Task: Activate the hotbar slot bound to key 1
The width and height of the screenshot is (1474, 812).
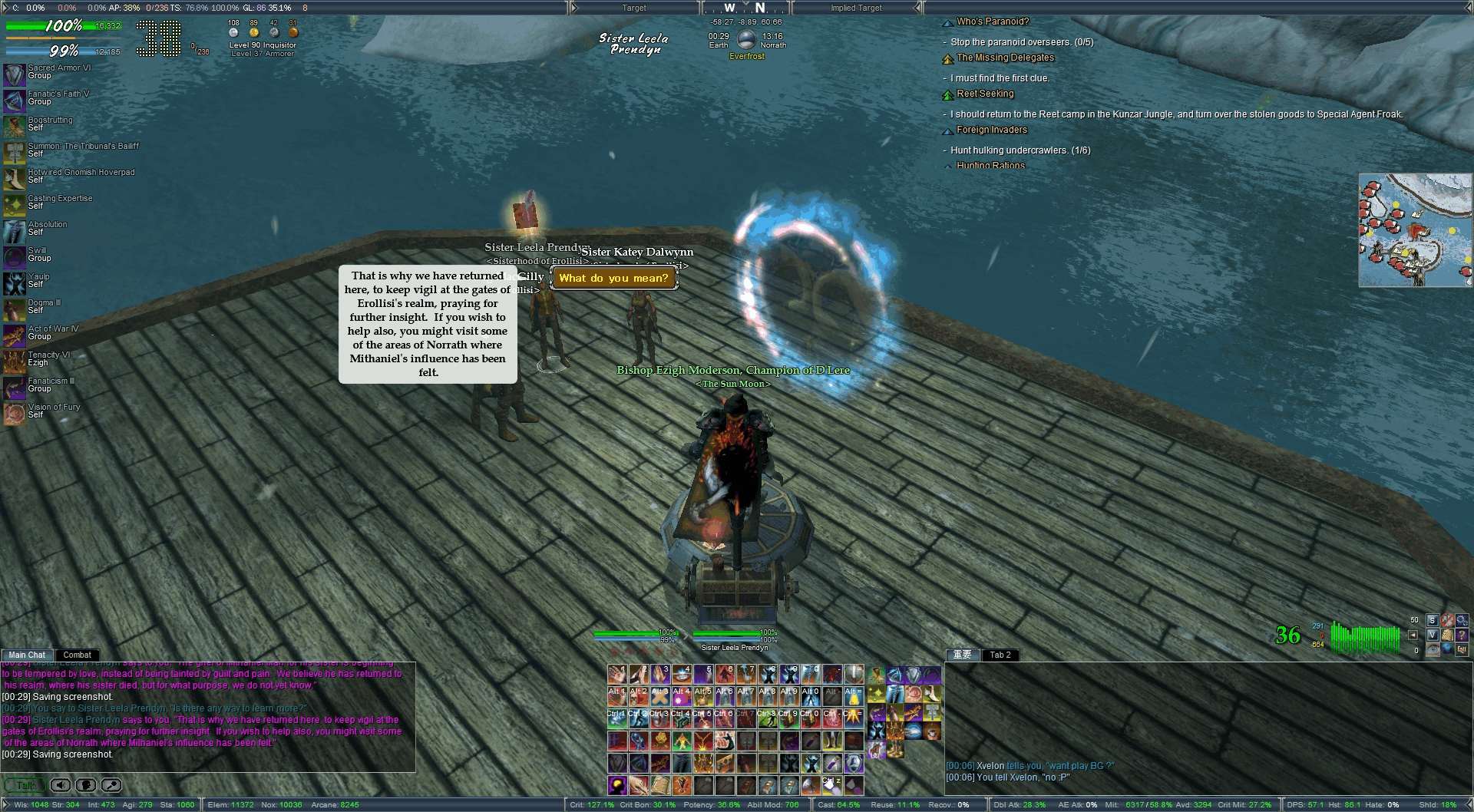Action: (617, 675)
